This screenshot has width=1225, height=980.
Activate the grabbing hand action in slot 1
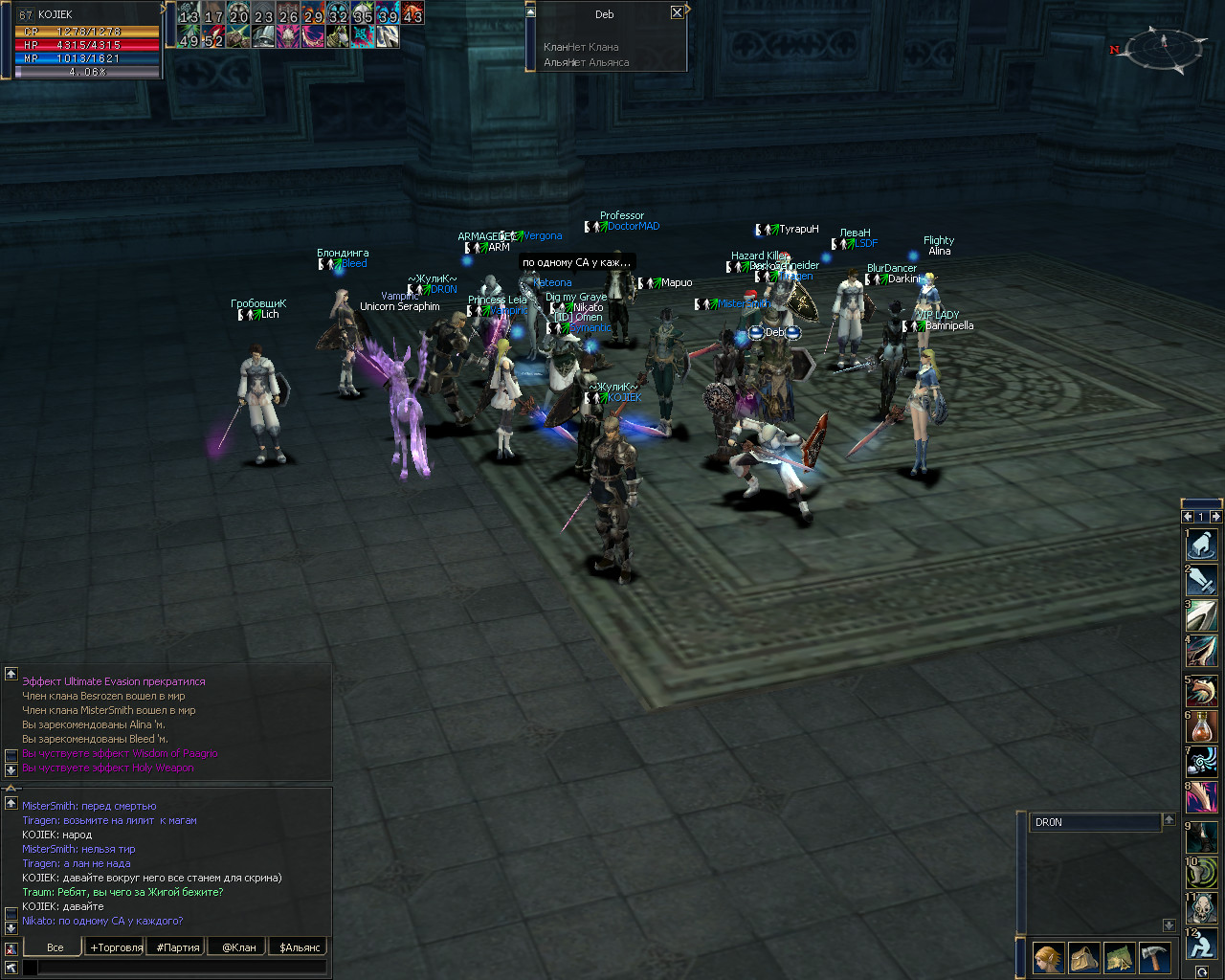pyautogui.click(x=1202, y=545)
